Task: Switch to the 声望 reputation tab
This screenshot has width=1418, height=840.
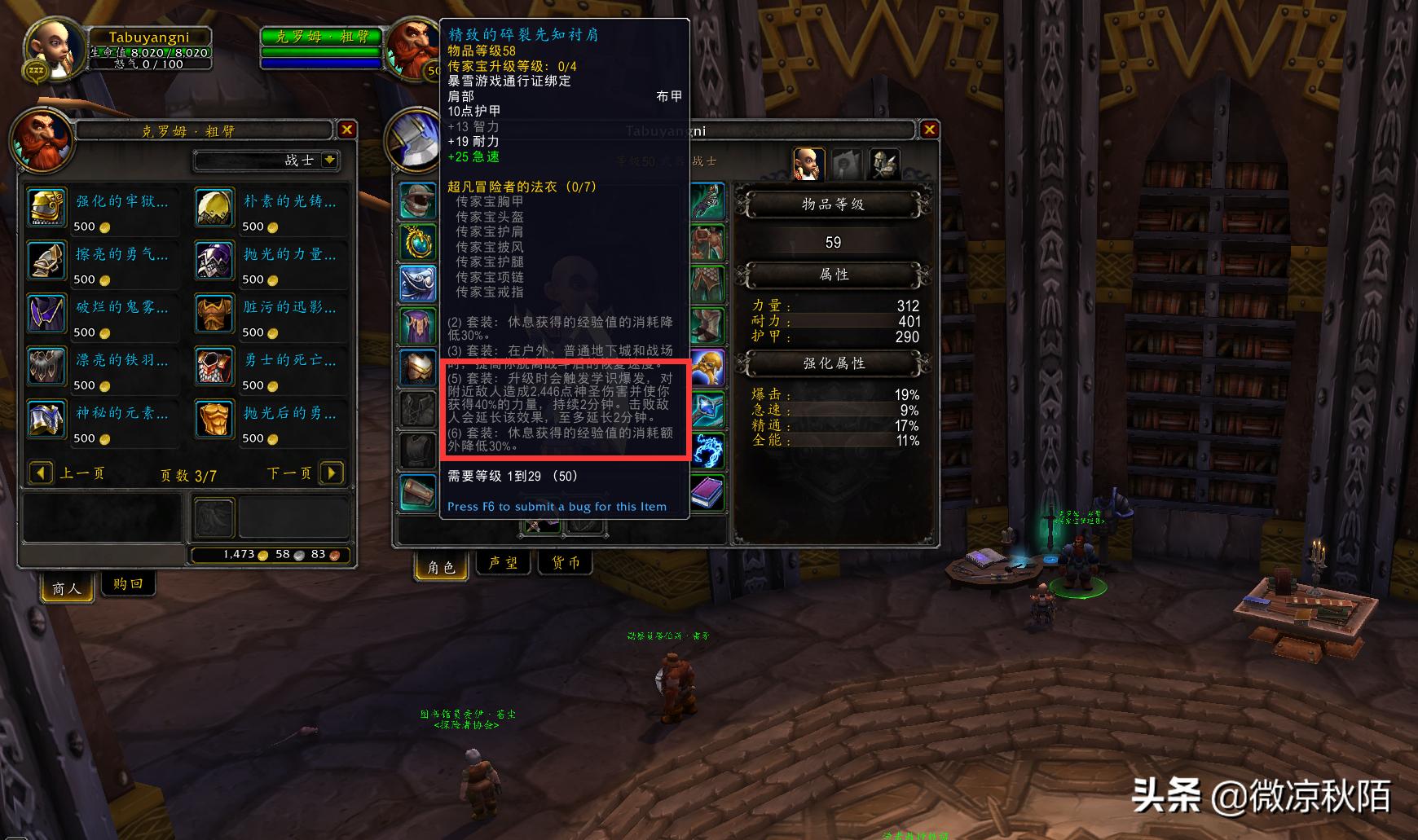Action: click(x=503, y=562)
